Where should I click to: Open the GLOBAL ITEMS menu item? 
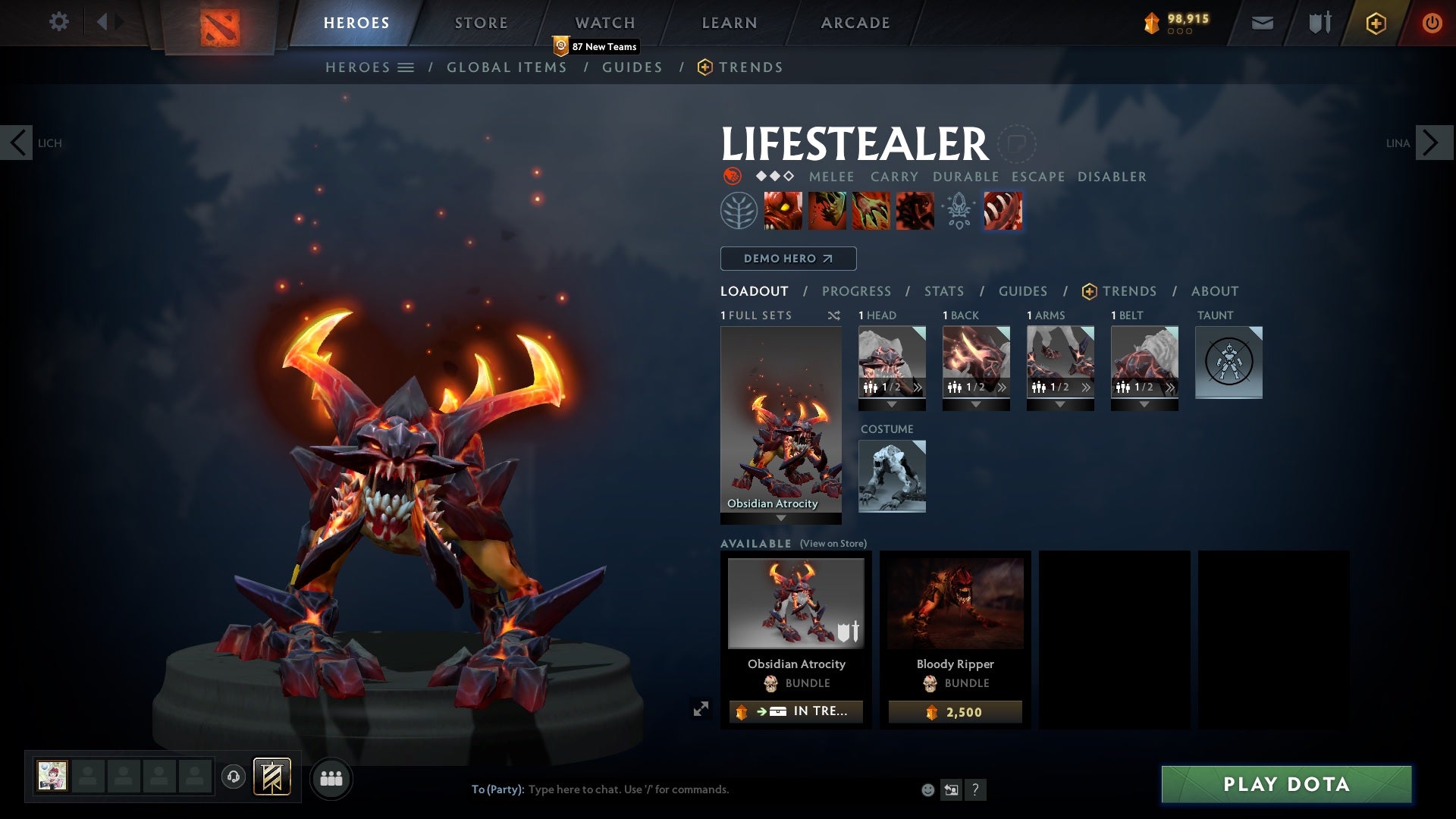[507, 67]
